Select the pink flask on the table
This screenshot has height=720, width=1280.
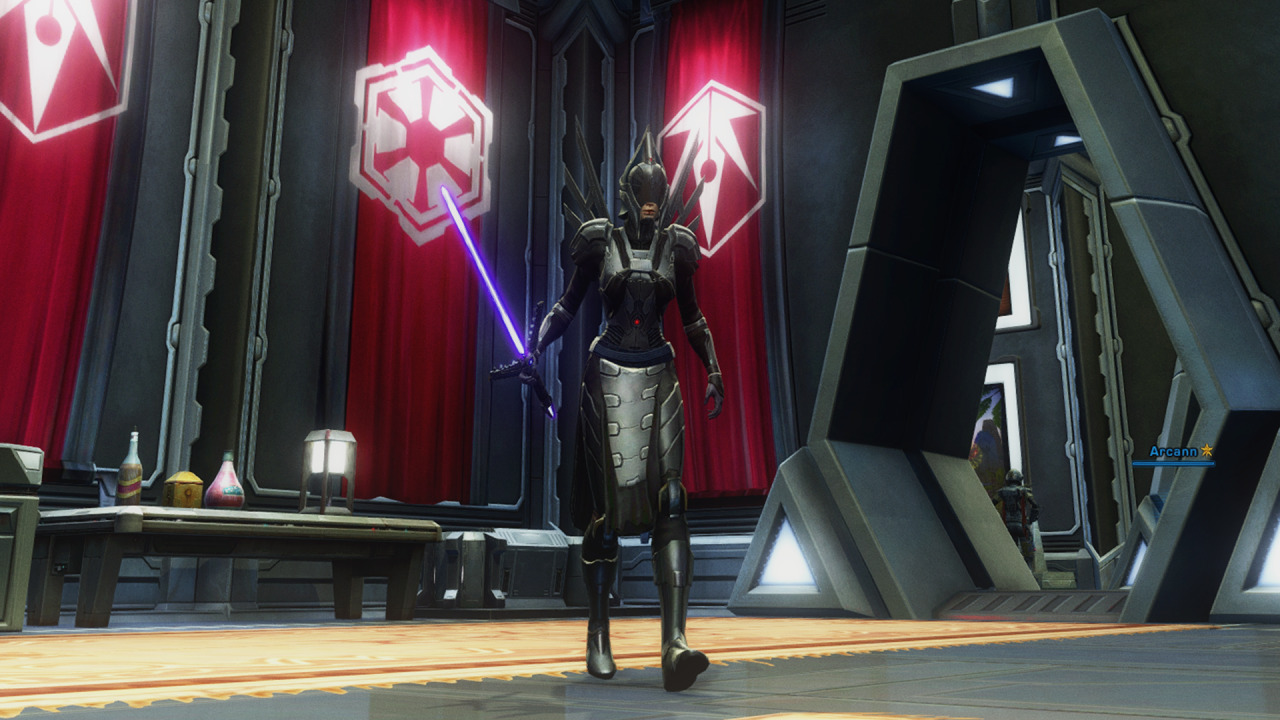pos(224,483)
